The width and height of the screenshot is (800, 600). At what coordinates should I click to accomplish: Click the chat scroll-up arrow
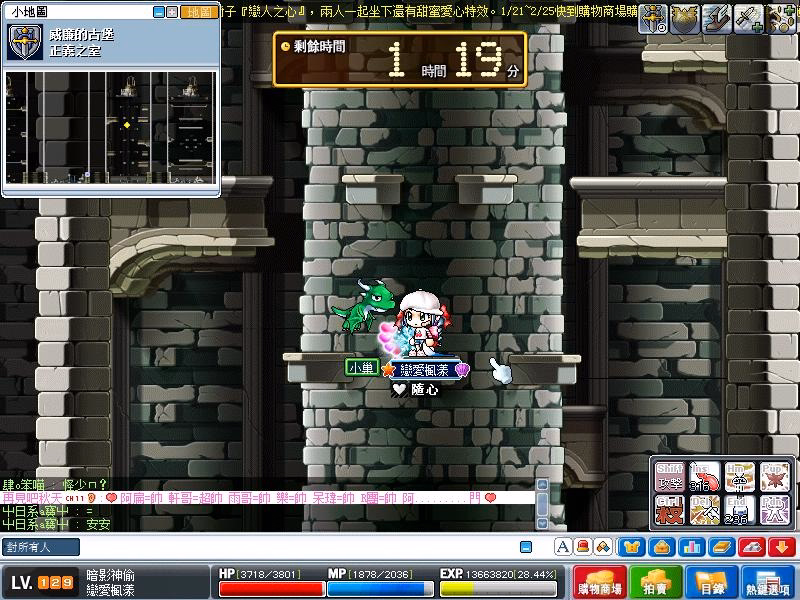coord(542,484)
